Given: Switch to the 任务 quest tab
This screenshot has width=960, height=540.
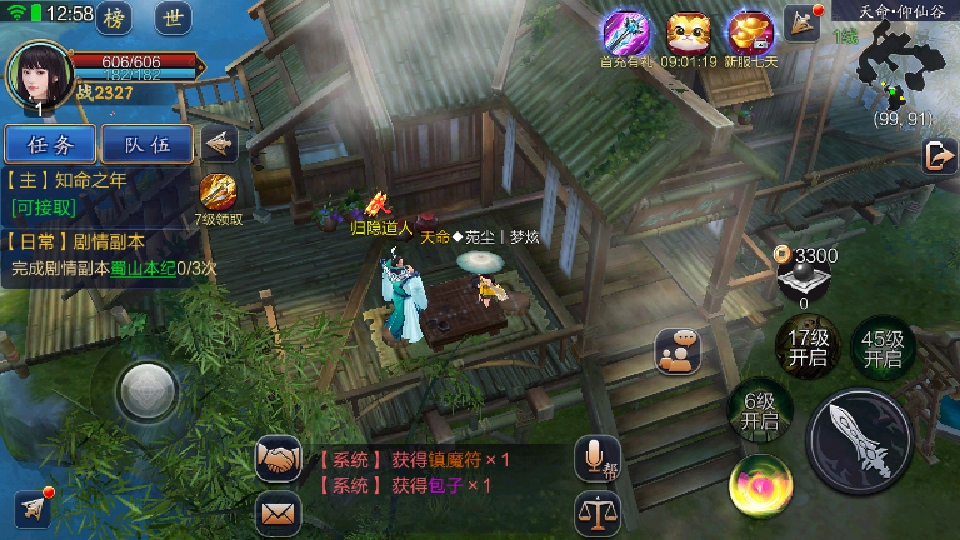Looking at the screenshot, I should pyautogui.click(x=51, y=145).
